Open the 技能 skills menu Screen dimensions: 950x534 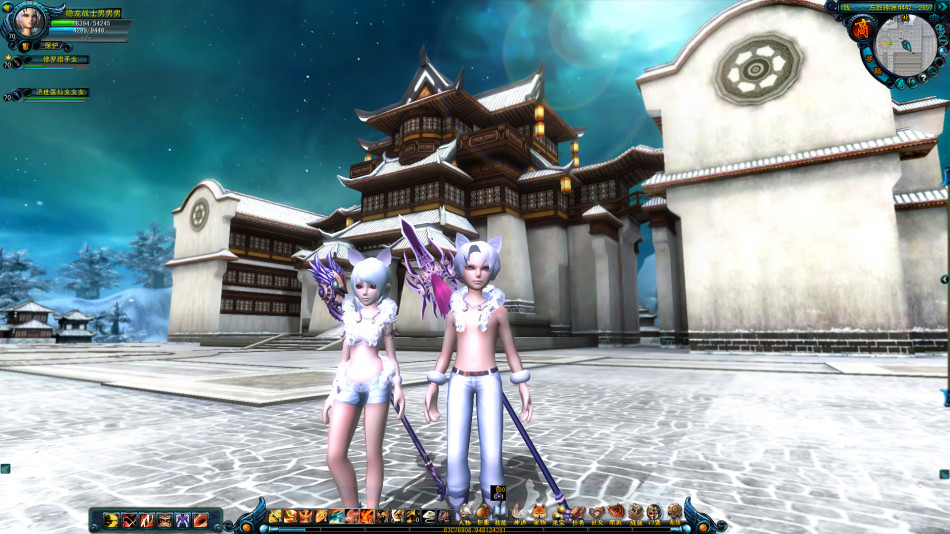500,514
